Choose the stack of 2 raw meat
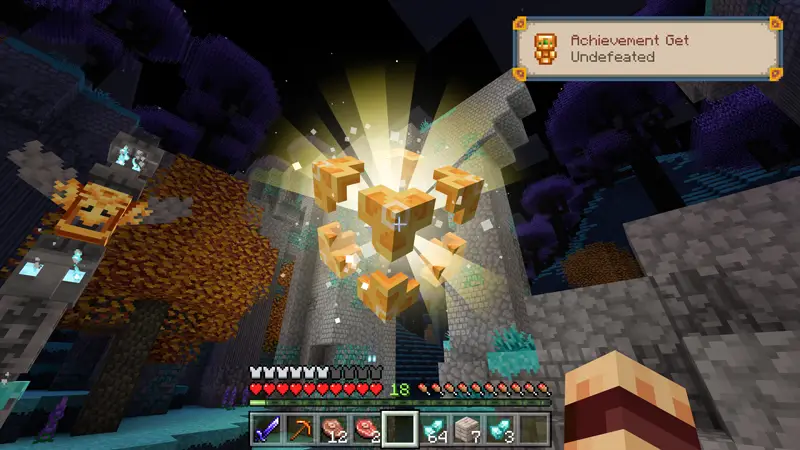 367,428
